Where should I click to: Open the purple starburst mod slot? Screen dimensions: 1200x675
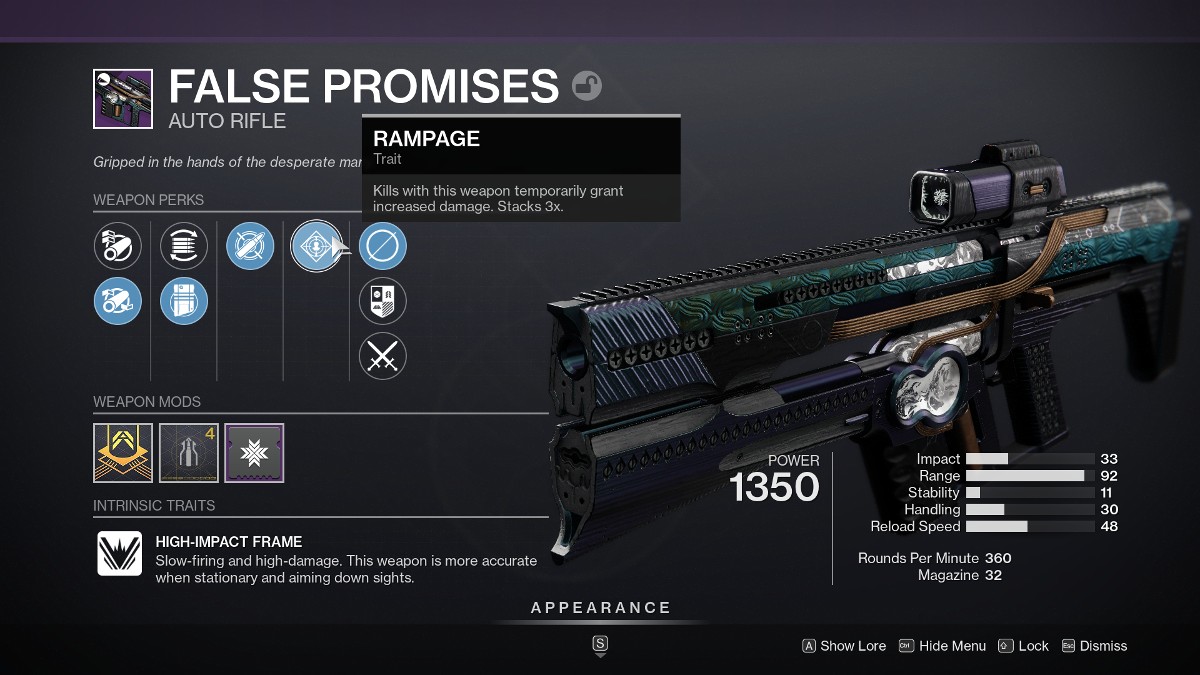pos(254,453)
